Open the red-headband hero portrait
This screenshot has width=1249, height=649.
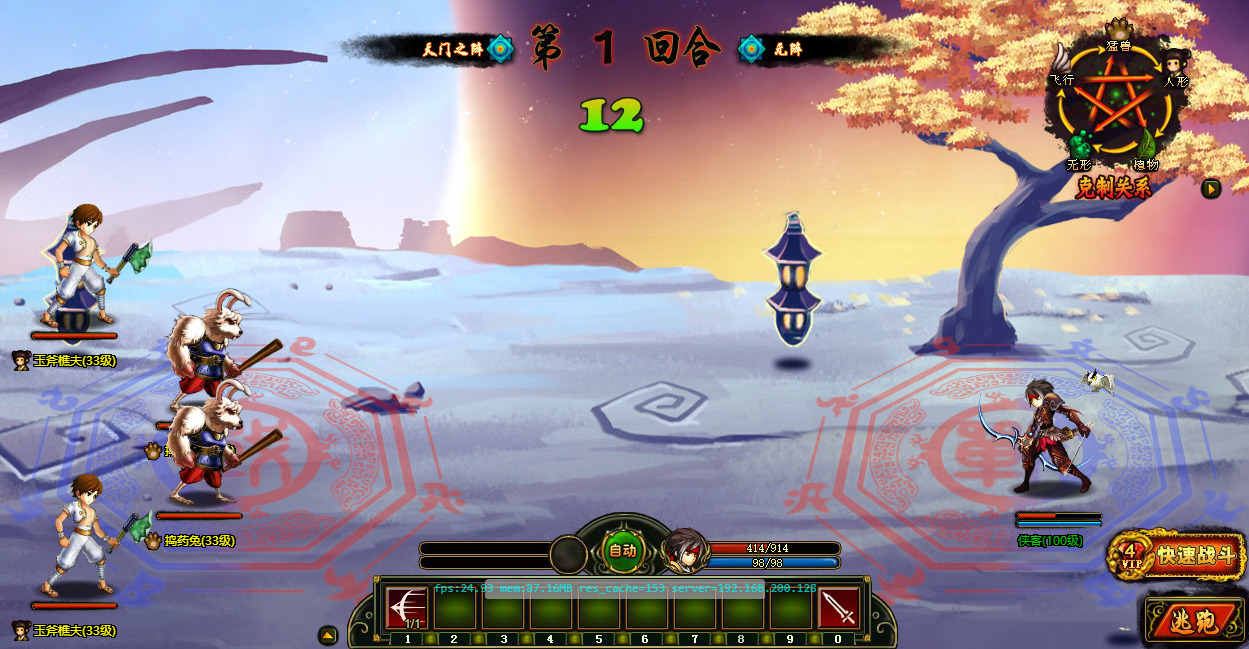tap(685, 551)
